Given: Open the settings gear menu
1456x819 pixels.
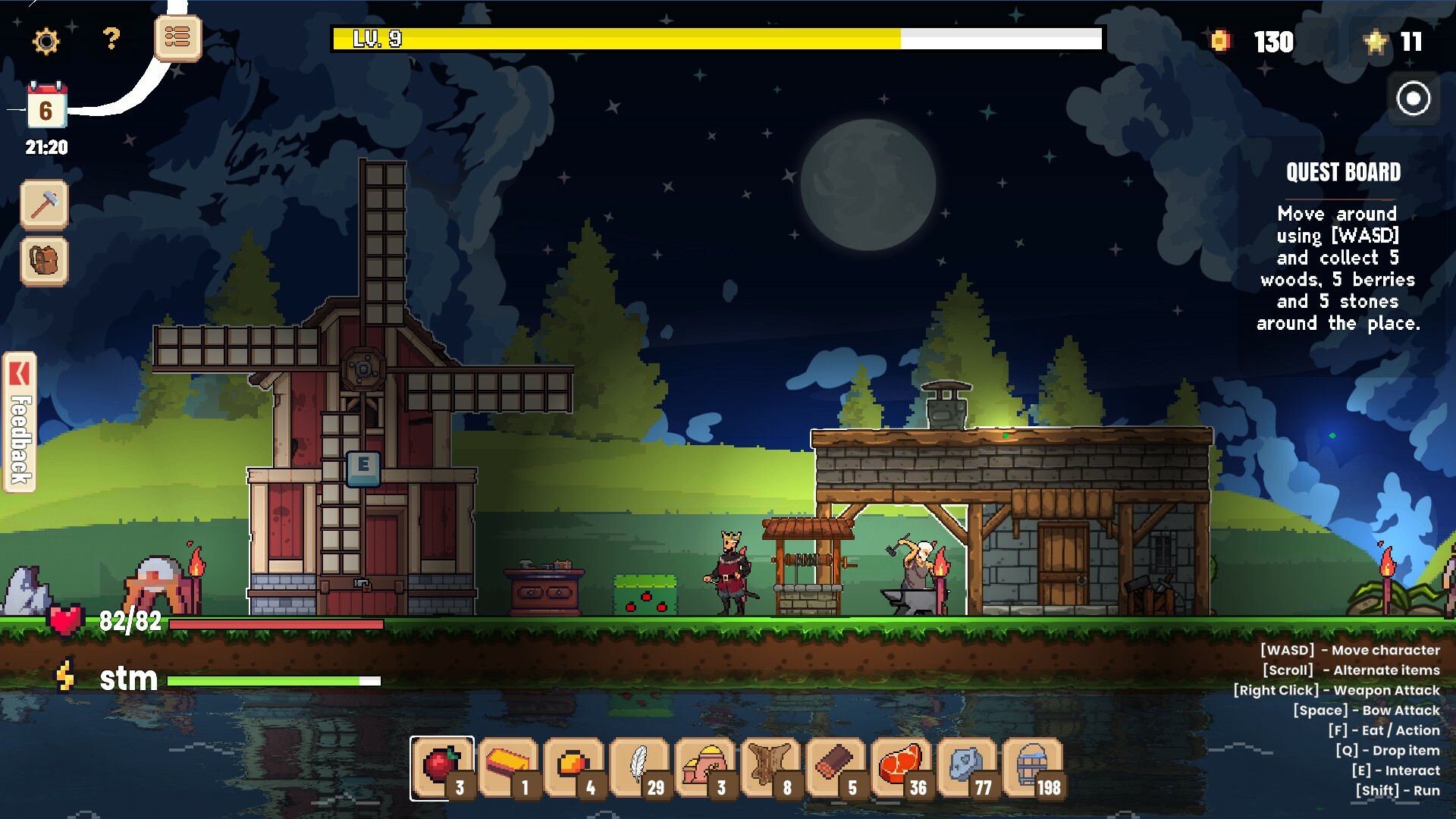Looking at the screenshot, I should click(x=47, y=42).
